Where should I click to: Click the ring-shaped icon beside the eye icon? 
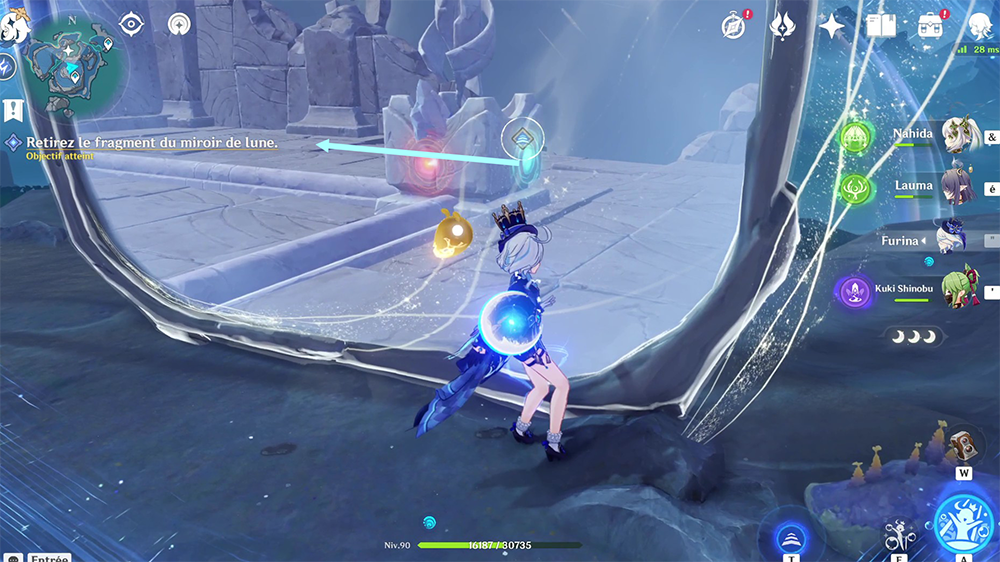[180, 24]
